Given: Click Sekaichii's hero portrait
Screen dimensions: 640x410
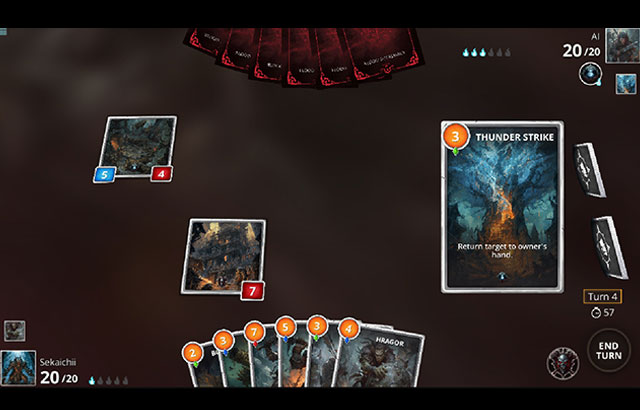Looking at the screenshot, I should pos(18,367).
